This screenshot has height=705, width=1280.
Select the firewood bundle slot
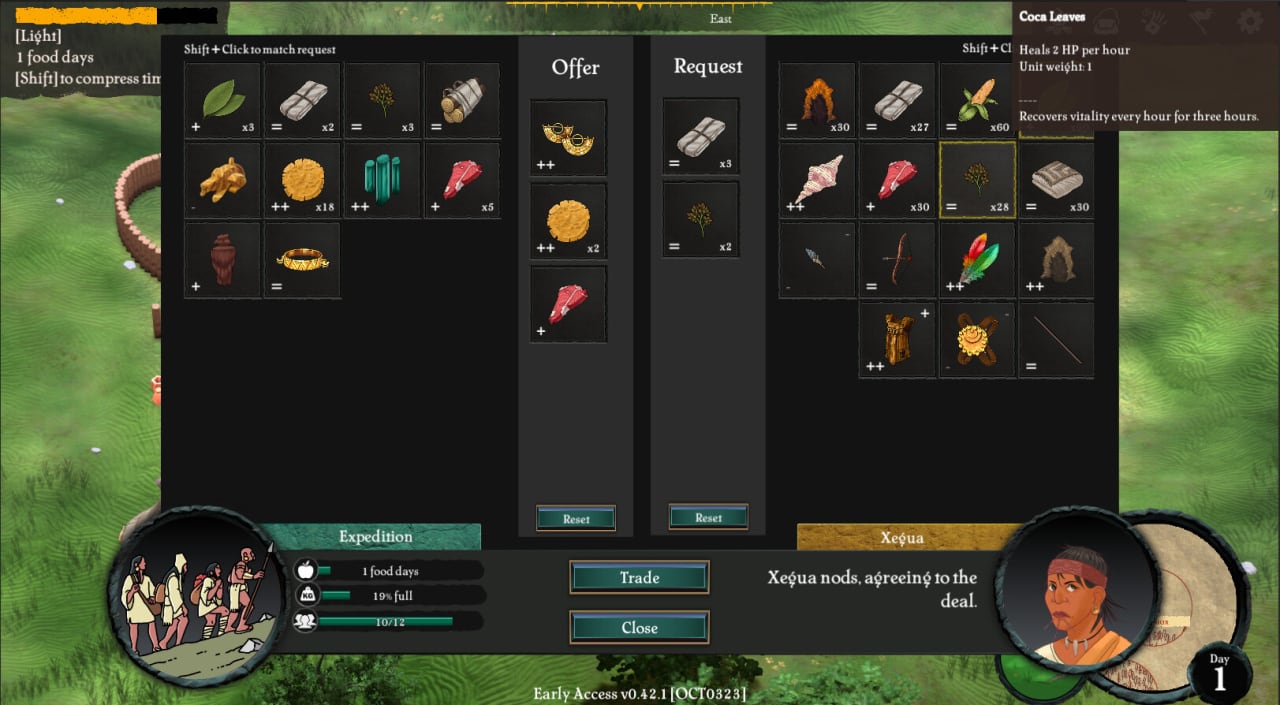tap(462, 100)
